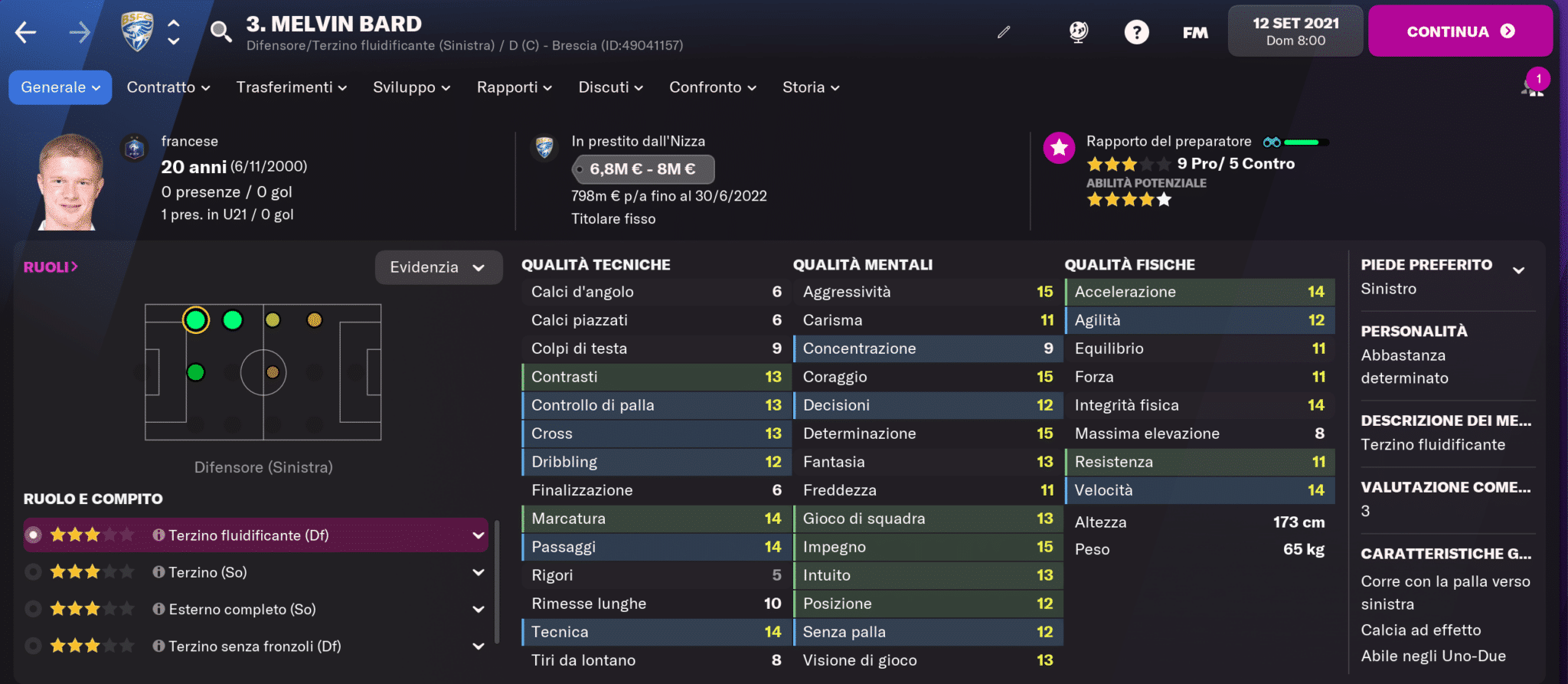Viewport: 1568px width, 684px height.
Task: Select the Esterno completo (So) role radio button
Action: coord(32,609)
